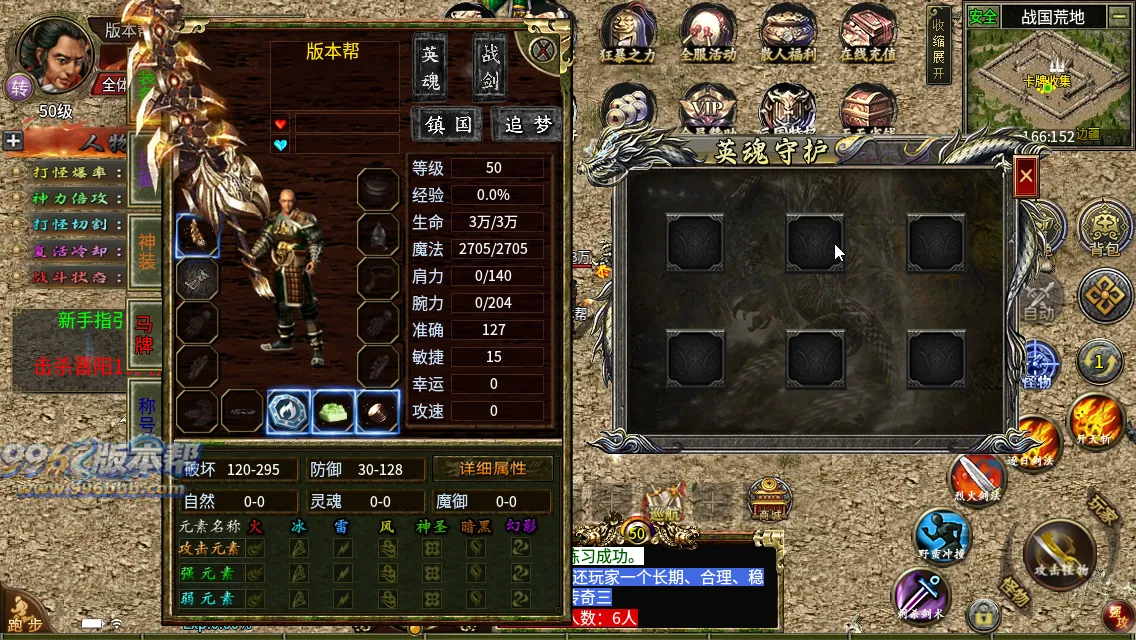Toggle the 收缩展开 collapse button
The height and width of the screenshot is (640, 1136).
point(938,47)
